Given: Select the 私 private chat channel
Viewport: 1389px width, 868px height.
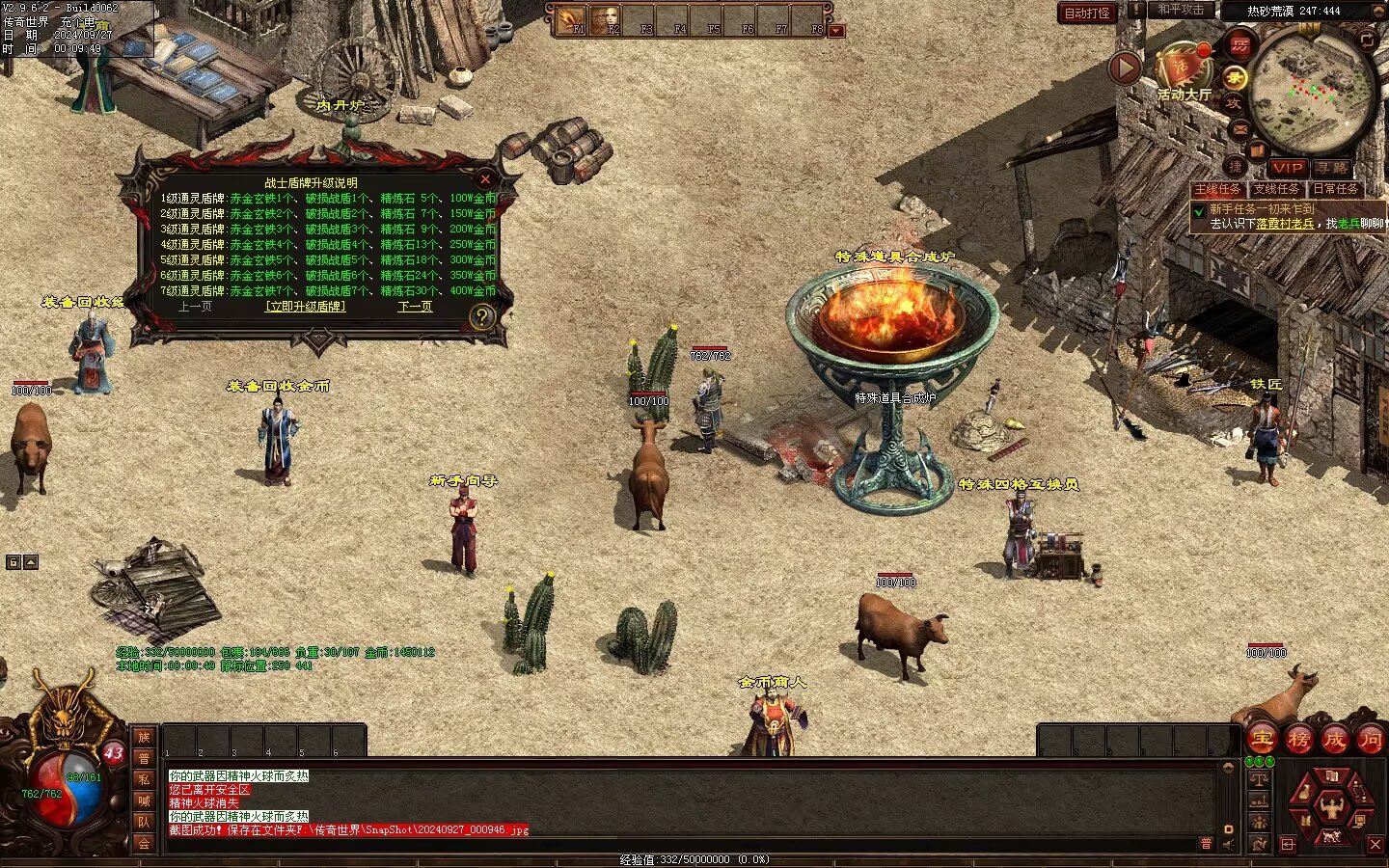Looking at the screenshot, I should pos(144,779).
